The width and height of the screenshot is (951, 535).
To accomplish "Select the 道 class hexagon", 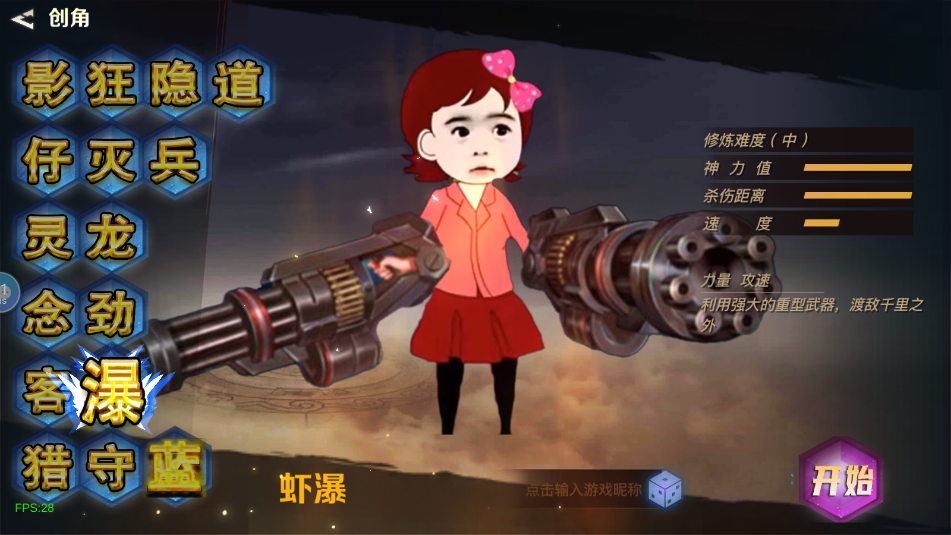I will pos(238,84).
